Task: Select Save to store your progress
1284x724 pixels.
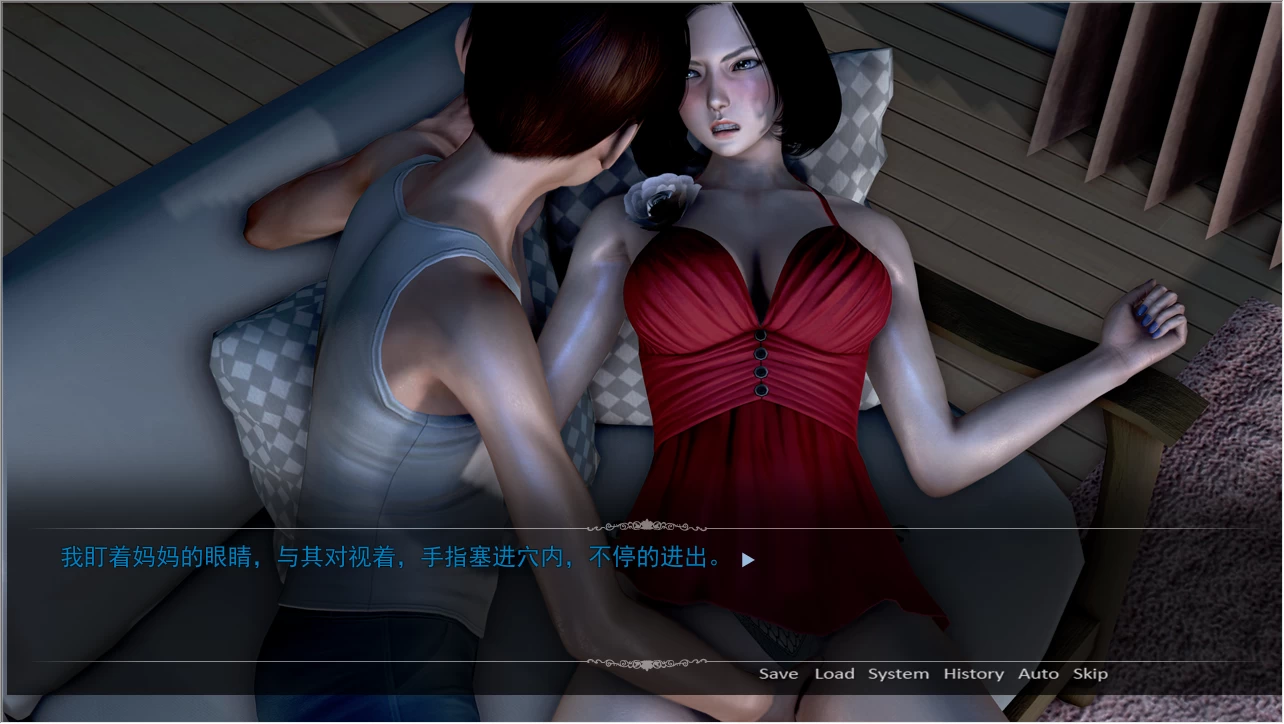Action: [x=778, y=674]
